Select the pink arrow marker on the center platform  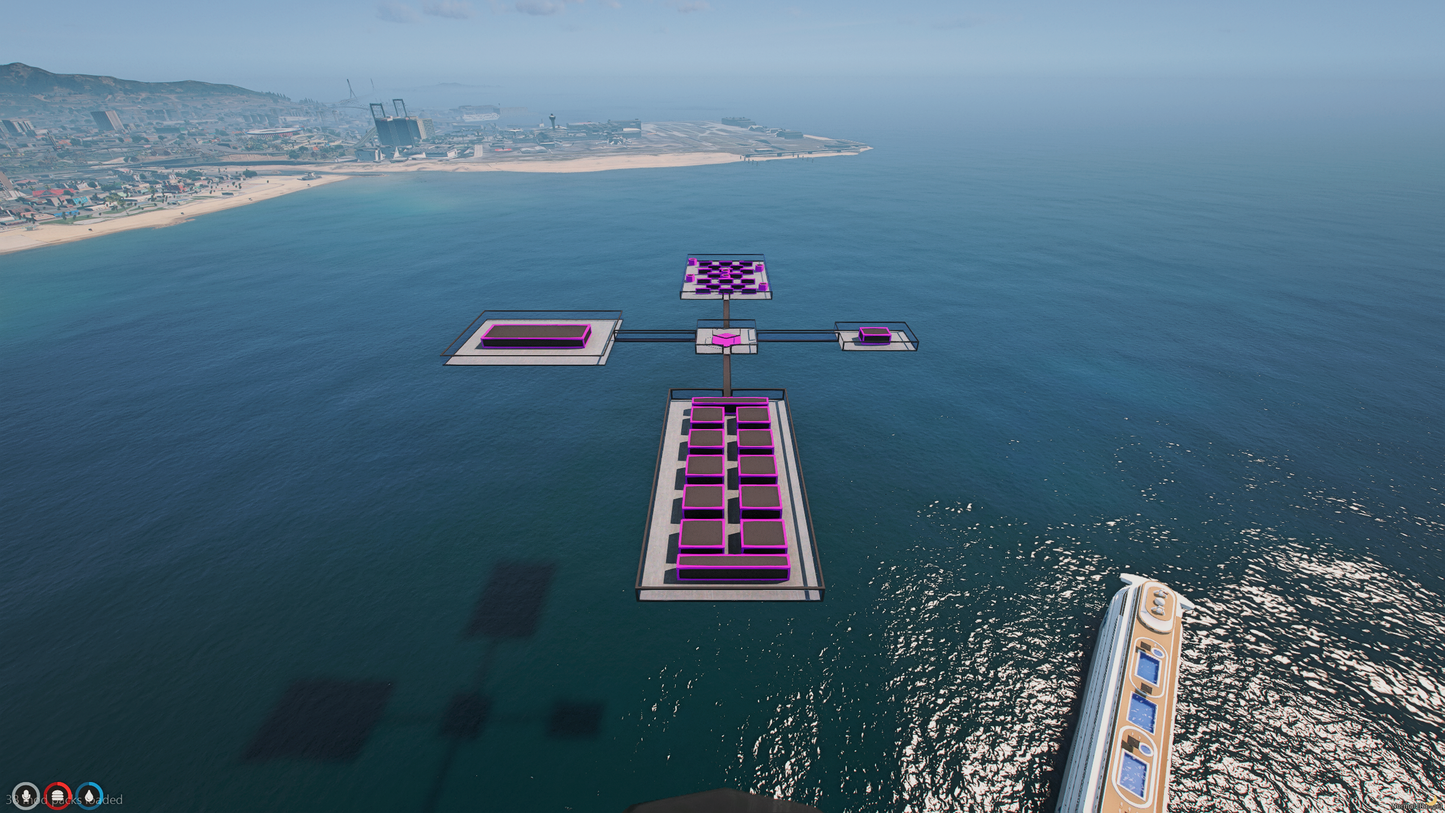[x=728, y=340]
